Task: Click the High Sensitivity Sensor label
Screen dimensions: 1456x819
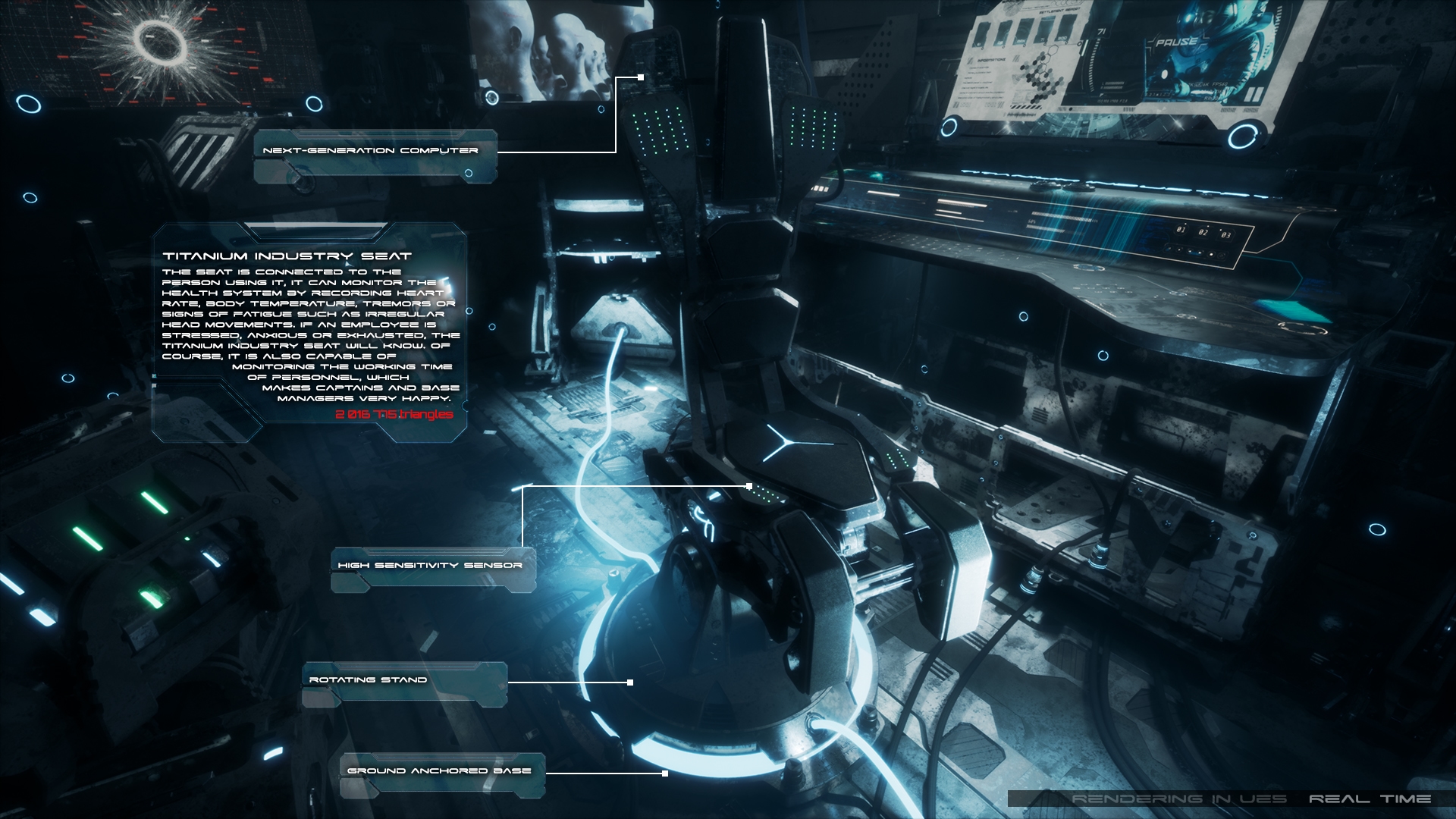Action: tap(430, 566)
